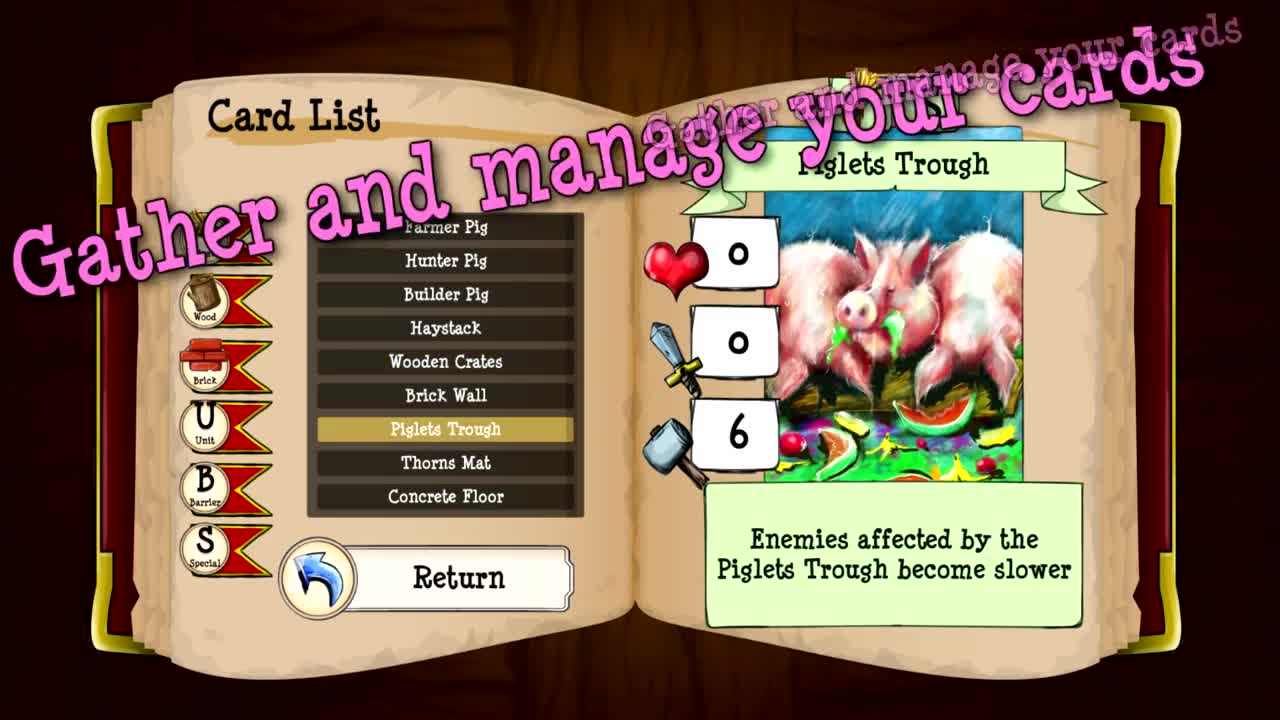Select "Concrete Floor" in the list
Viewport: 1280px width, 720px height.
444,496
